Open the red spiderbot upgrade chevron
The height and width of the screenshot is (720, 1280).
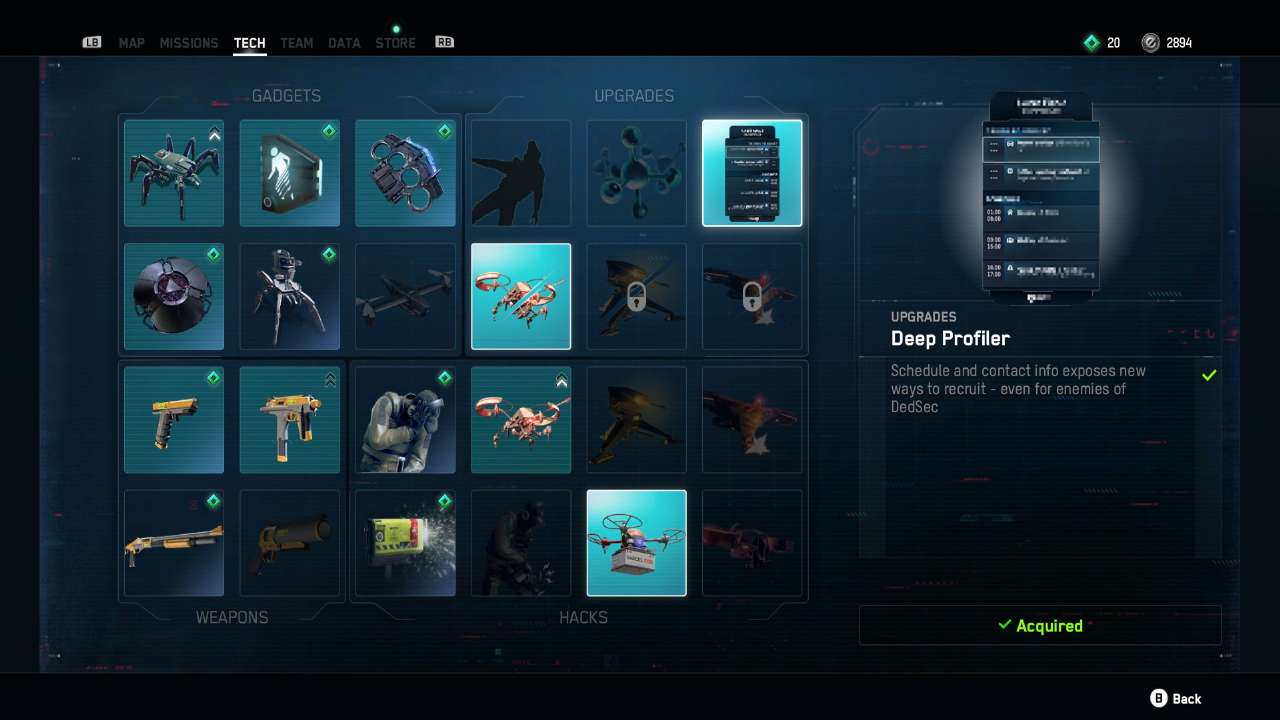click(560, 381)
